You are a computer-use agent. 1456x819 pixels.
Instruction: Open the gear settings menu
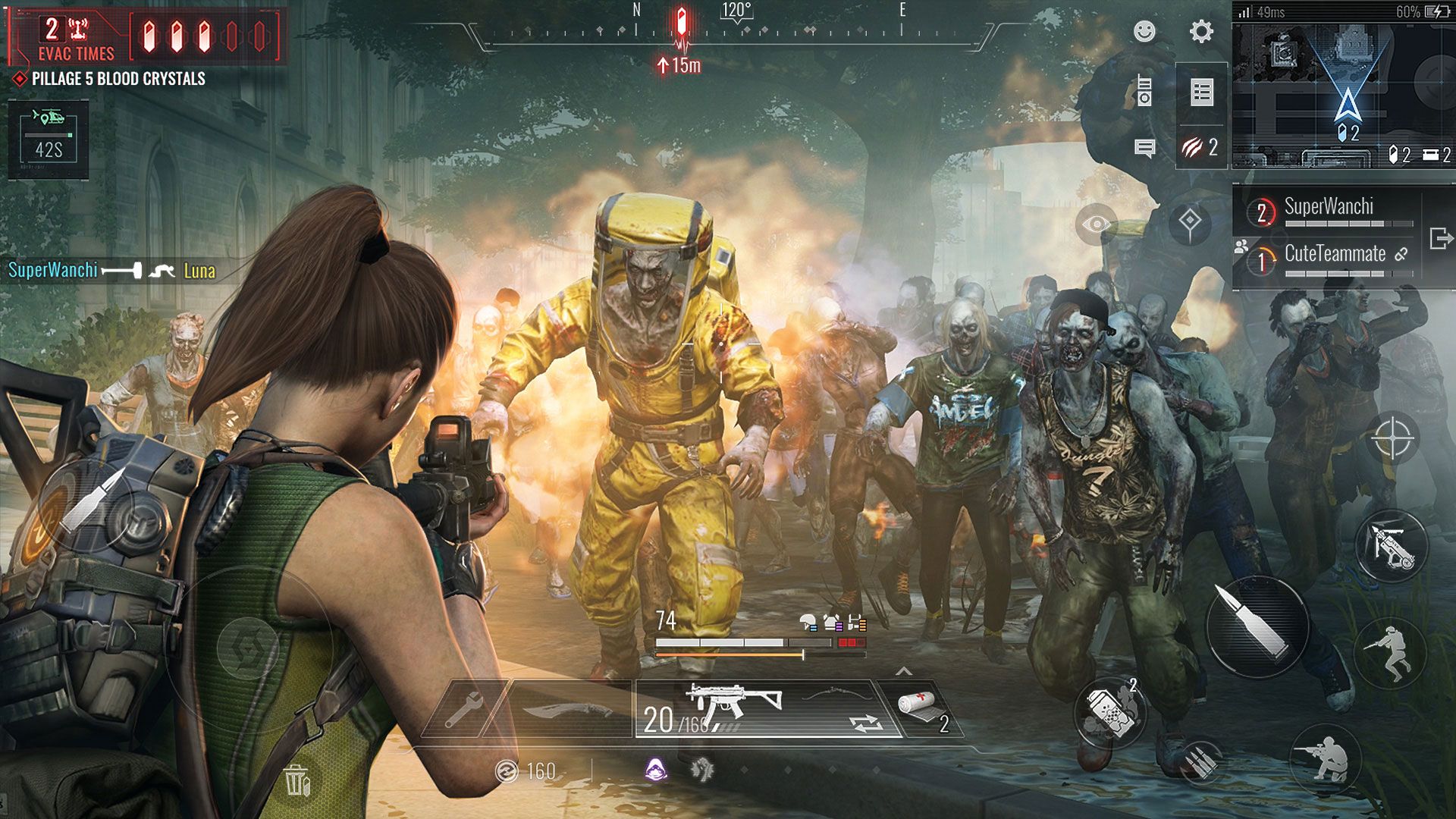click(1201, 31)
